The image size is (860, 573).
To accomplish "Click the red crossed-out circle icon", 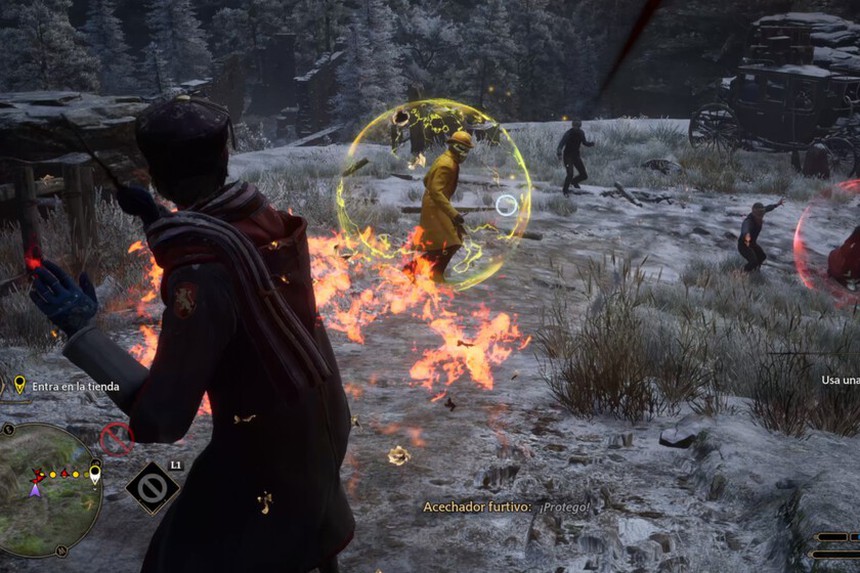I will pos(116,438).
